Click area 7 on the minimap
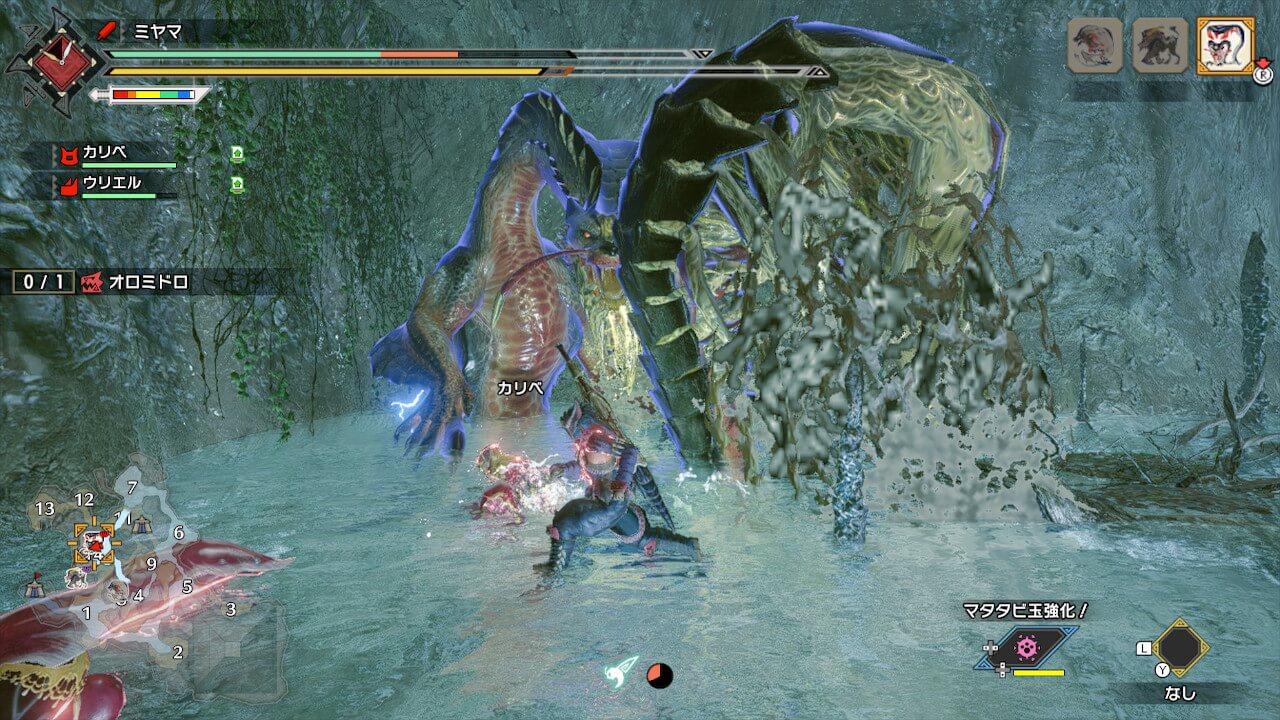 (132, 488)
